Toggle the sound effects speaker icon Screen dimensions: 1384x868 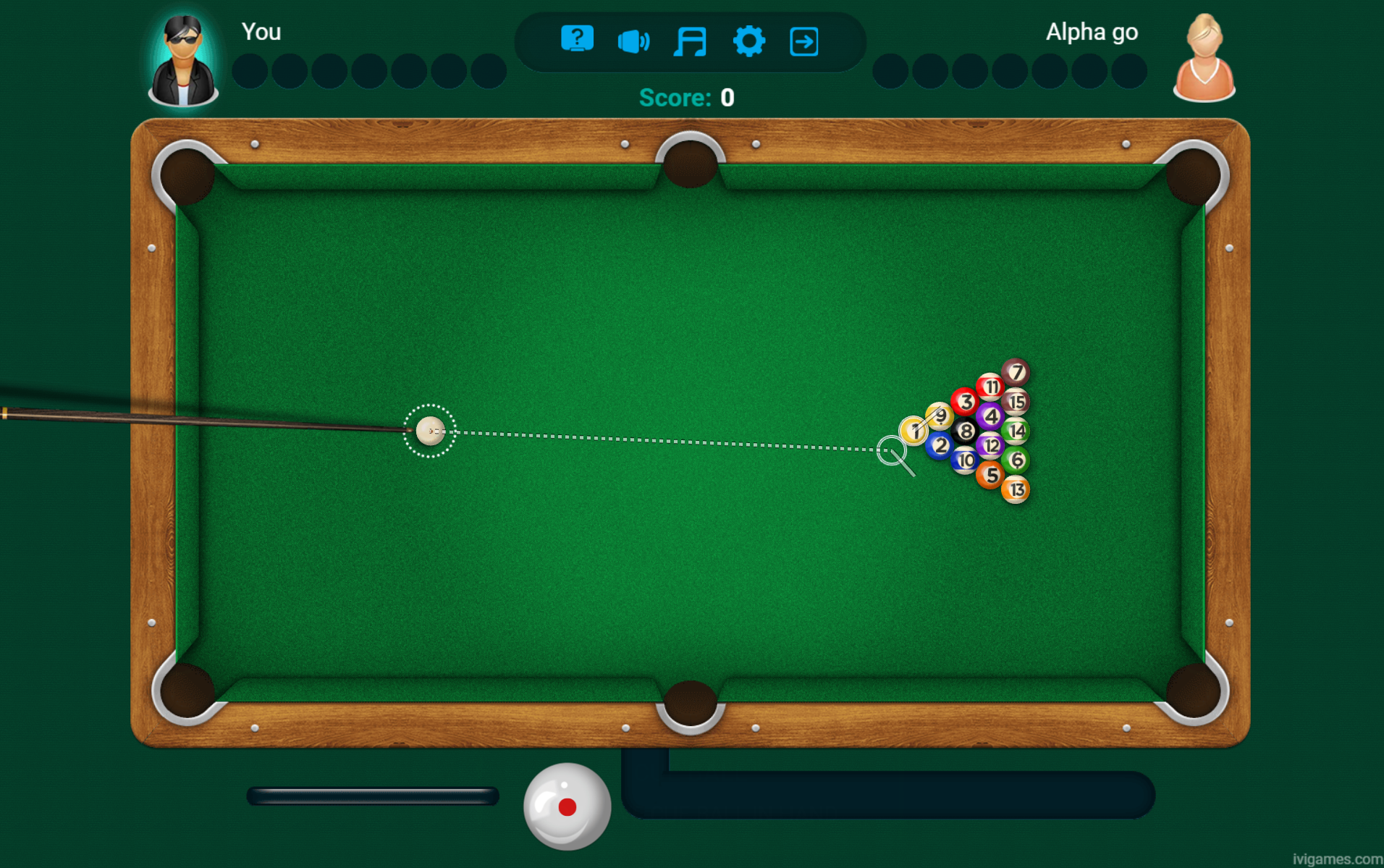[x=633, y=41]
